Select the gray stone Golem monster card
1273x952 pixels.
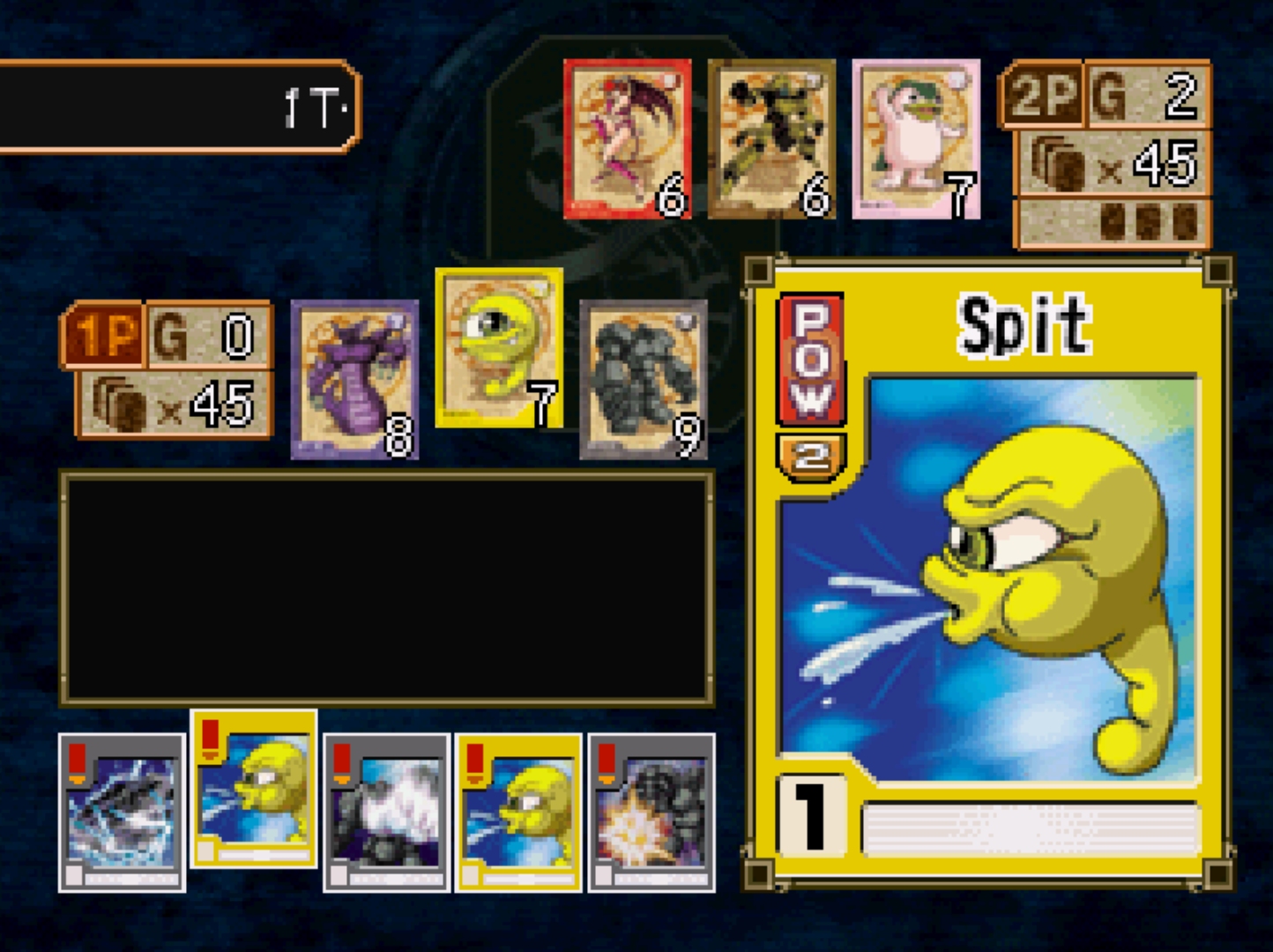point(643,379)
